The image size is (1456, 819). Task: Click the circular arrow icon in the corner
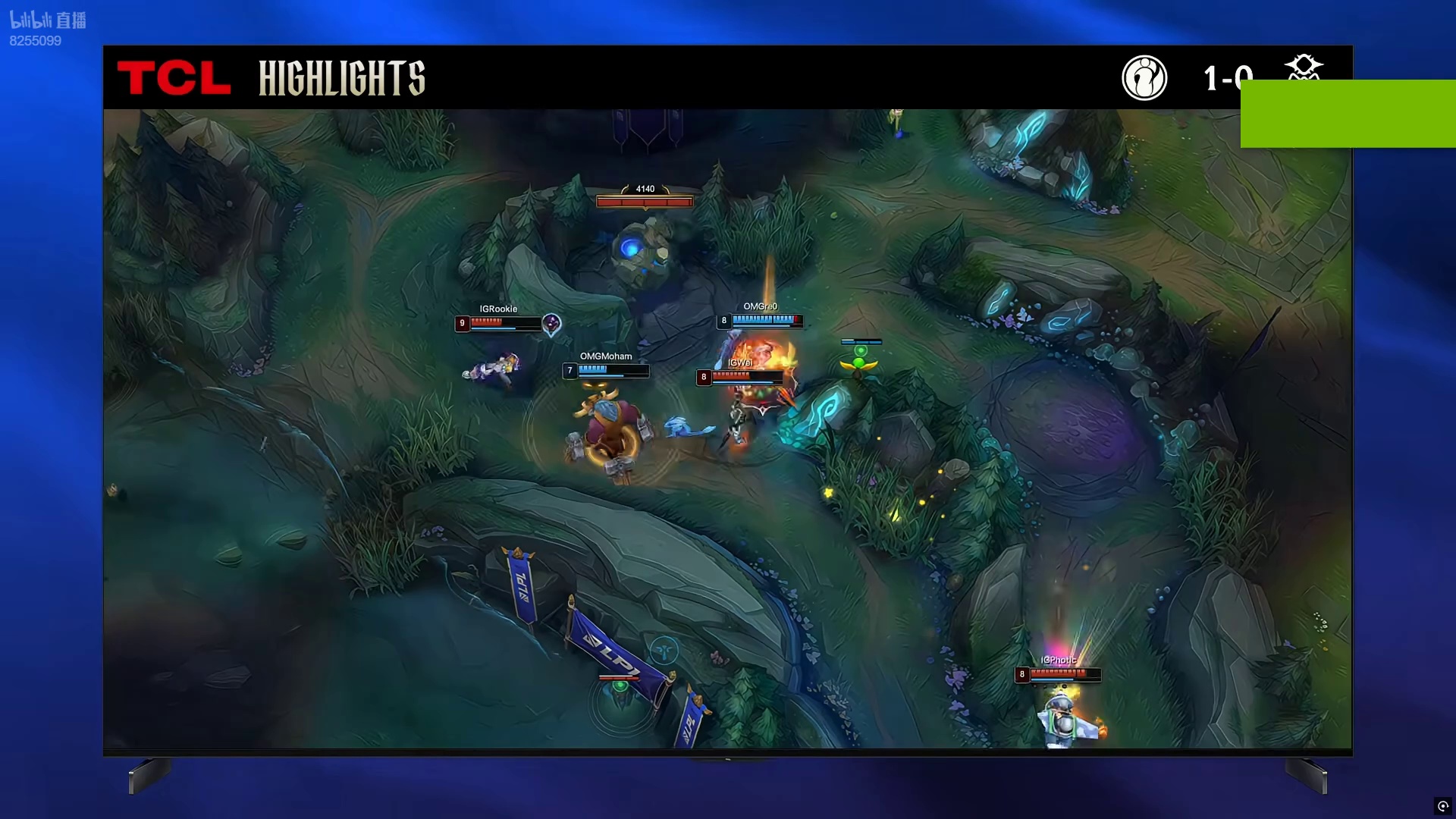pos(1443,806)
